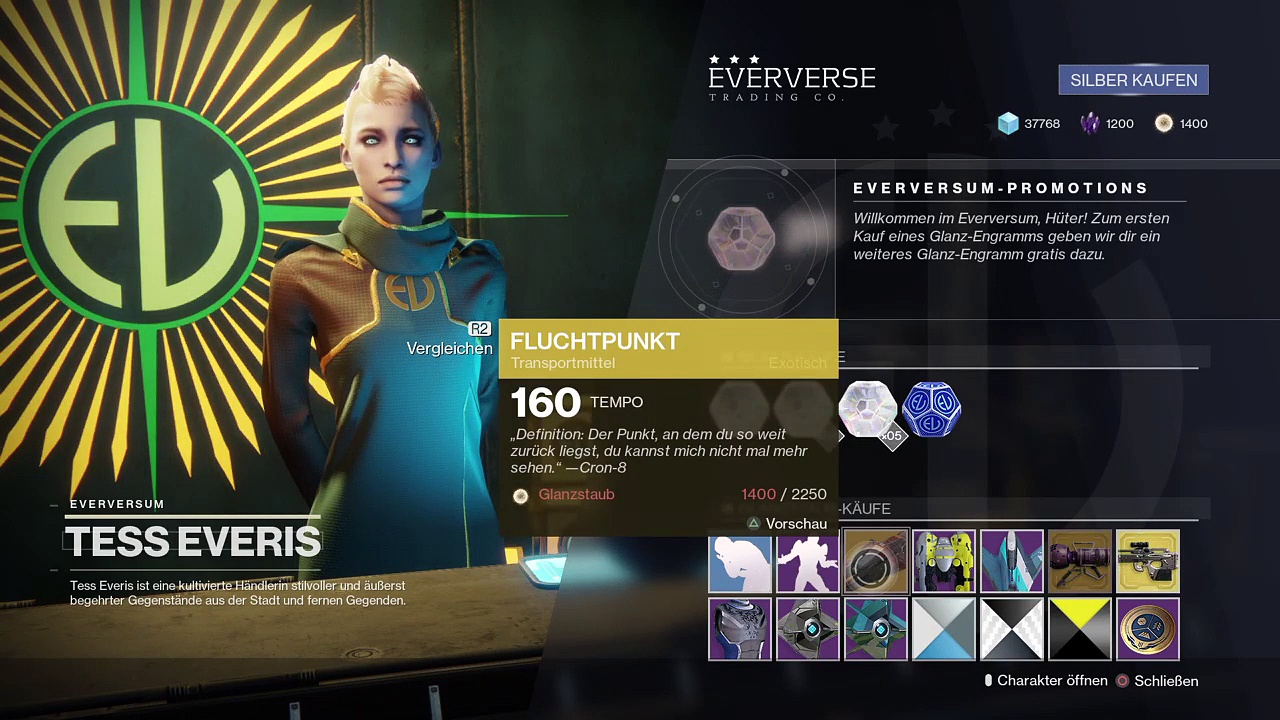Select the blue Eververse engram
The width and height of the screenshot is (1280, 720).
coord(931,409)
